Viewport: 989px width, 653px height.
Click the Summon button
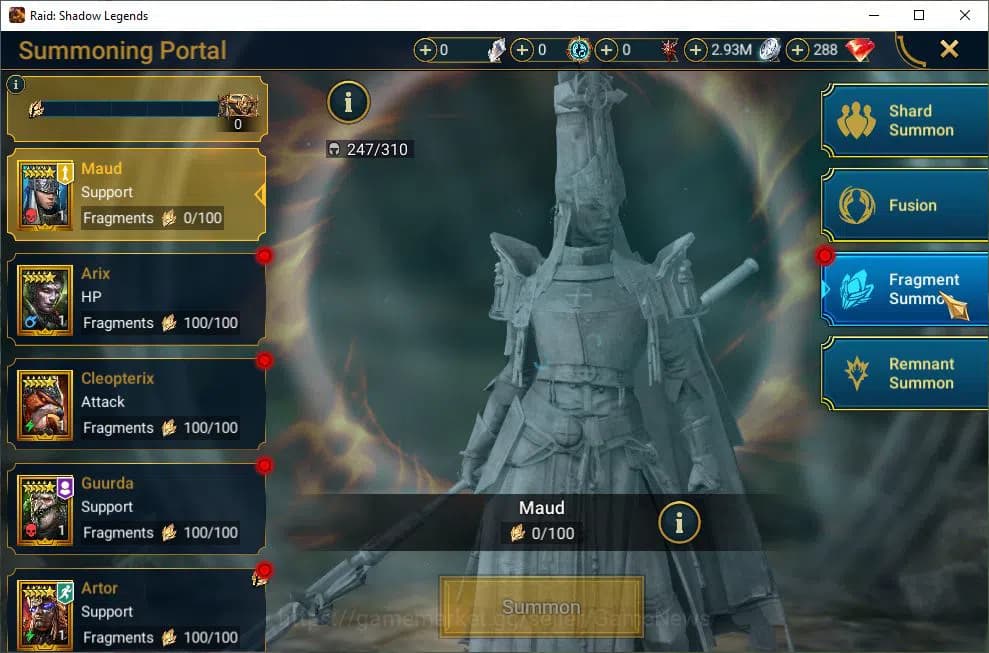tap(541, 607)
